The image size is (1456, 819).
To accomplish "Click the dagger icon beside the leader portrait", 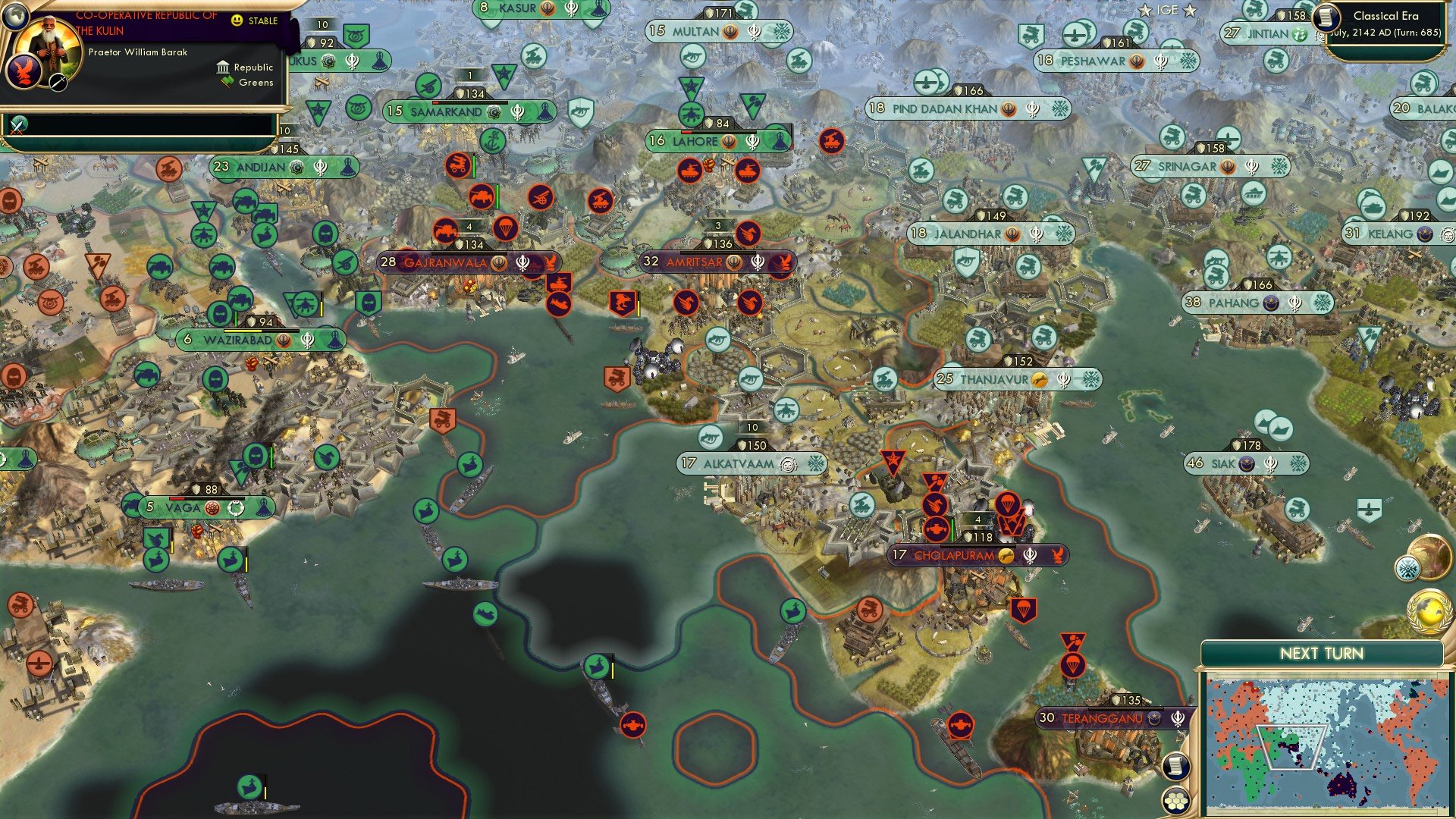I will [x=58, y=83].
